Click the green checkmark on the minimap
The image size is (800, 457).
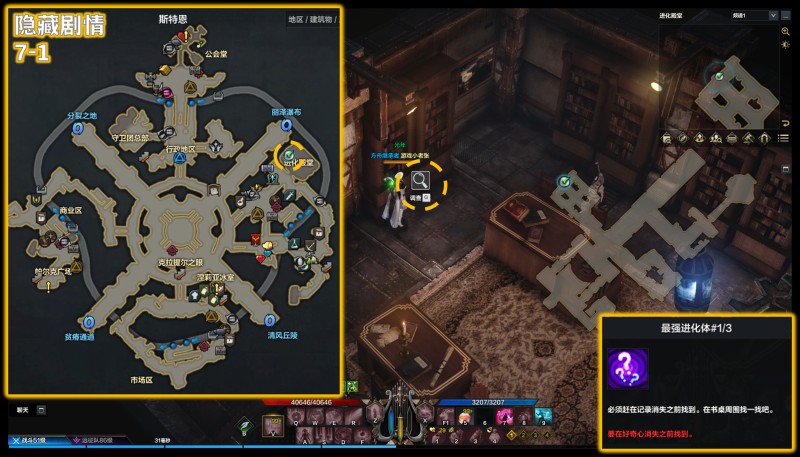pos(717,74)
